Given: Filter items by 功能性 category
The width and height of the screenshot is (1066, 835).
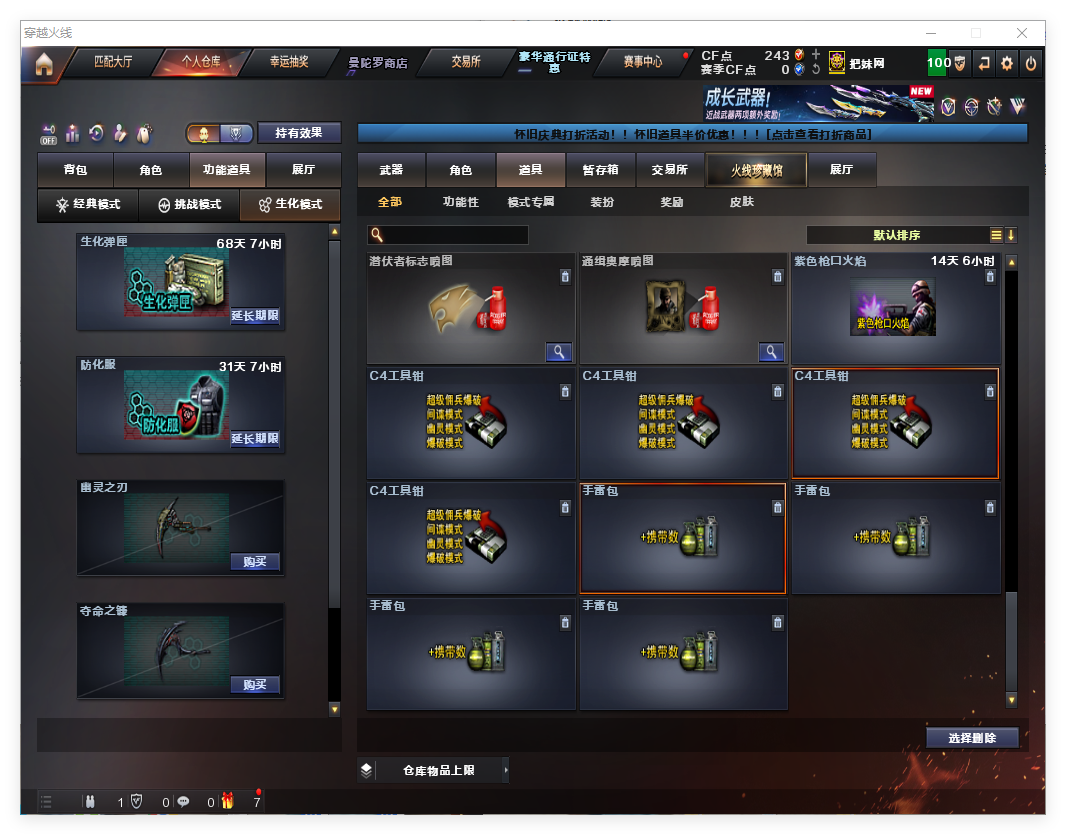Looking at the screenshot, I should pos(461,202).
